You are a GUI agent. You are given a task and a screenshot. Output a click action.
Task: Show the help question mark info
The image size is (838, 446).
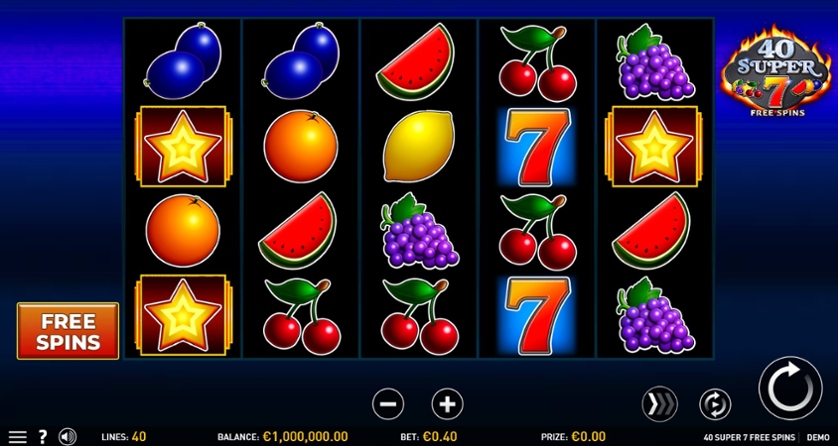43,437
